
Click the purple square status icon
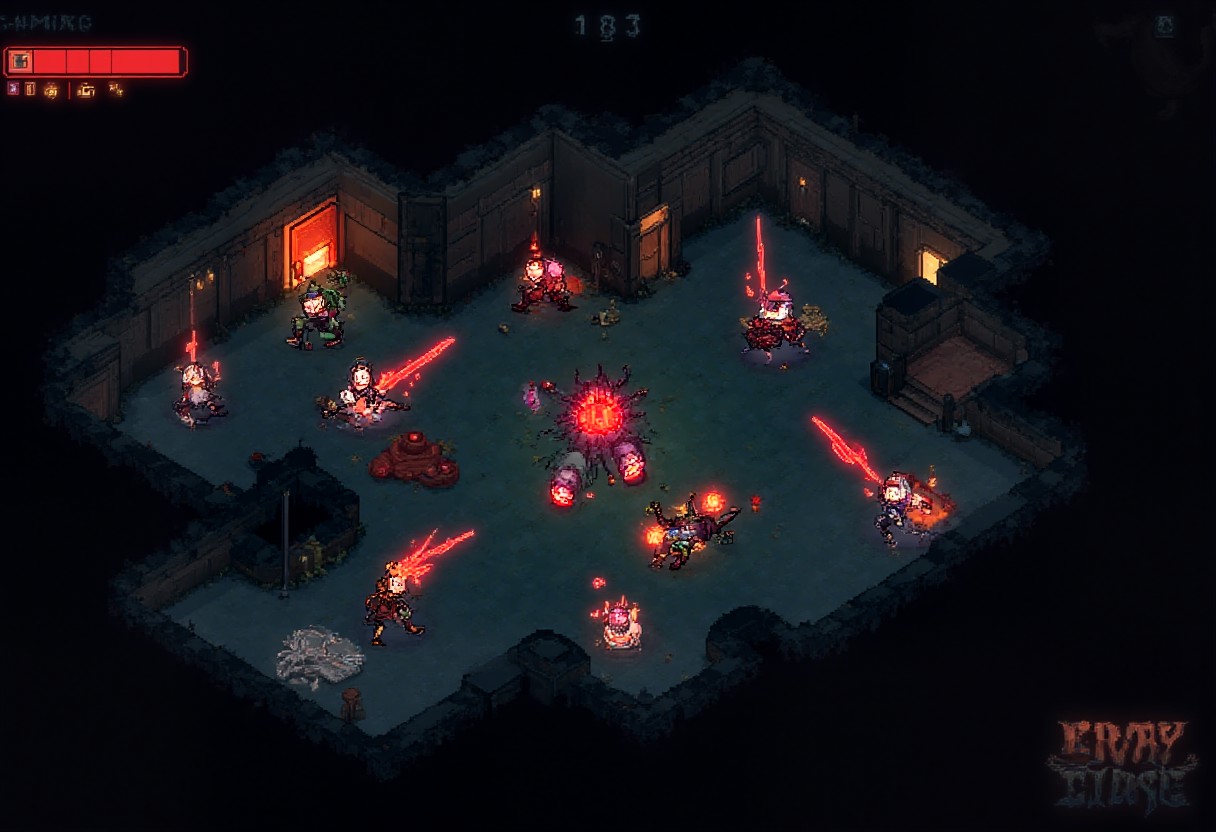coord(13,89)
